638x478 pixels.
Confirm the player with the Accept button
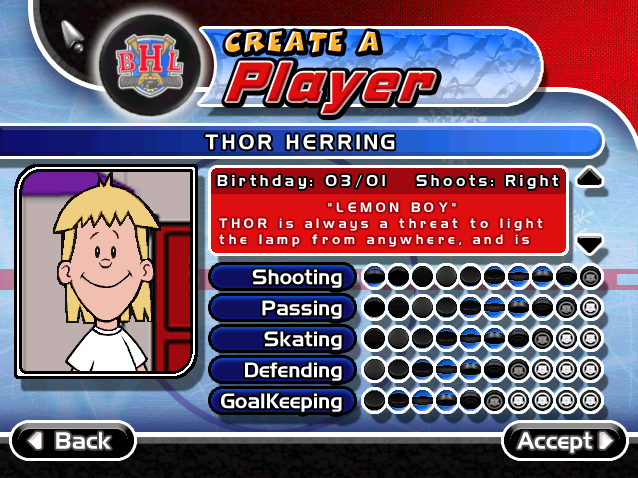564,441
